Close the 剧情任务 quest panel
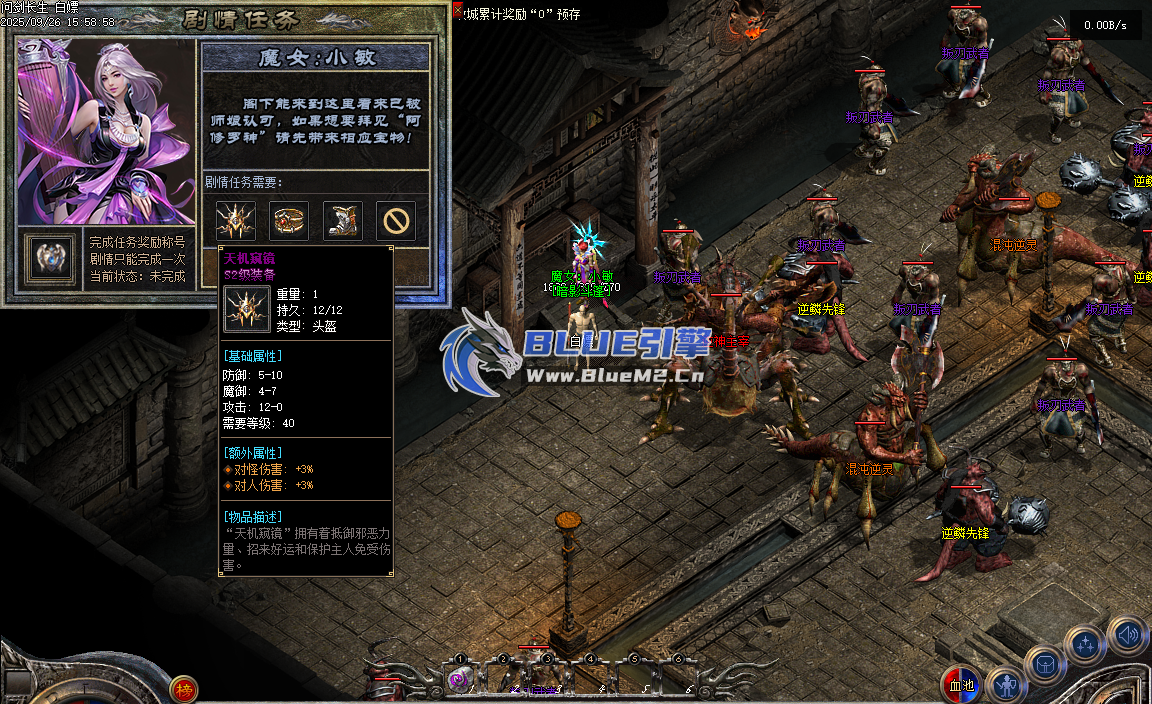Image resolution: width=1152 pixels, height=704 pixels. pos(459,11)
